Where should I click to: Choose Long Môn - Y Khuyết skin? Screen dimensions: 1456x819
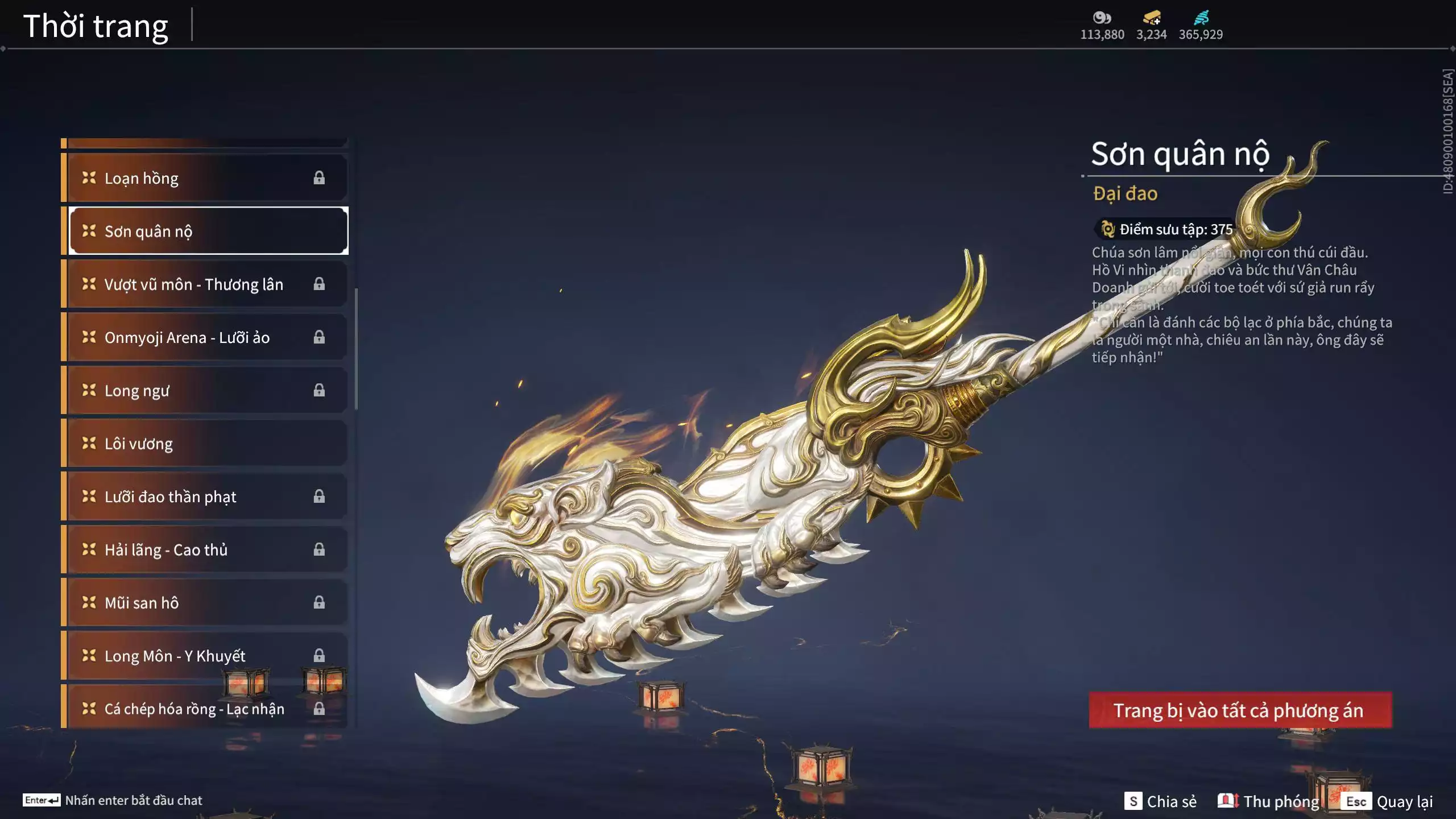pos(205,656)
